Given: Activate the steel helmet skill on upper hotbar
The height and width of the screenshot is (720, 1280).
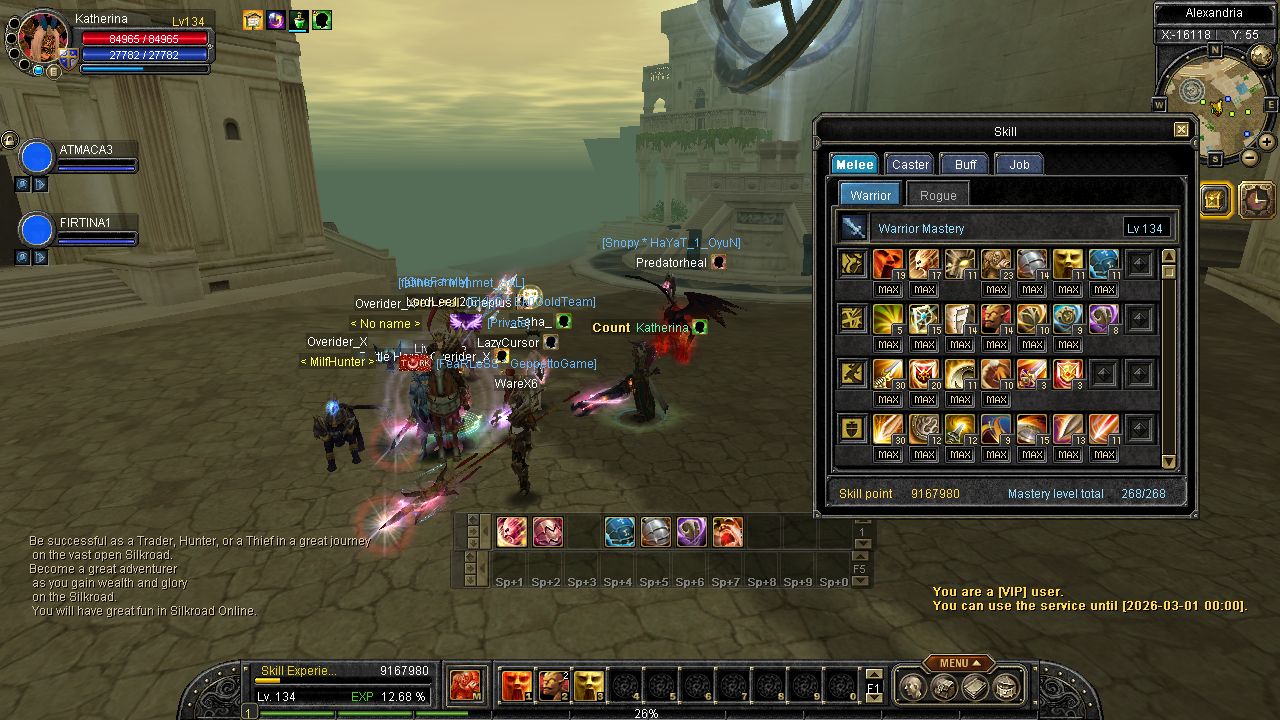Looking at the screenshot, I should tap(655, 532).
